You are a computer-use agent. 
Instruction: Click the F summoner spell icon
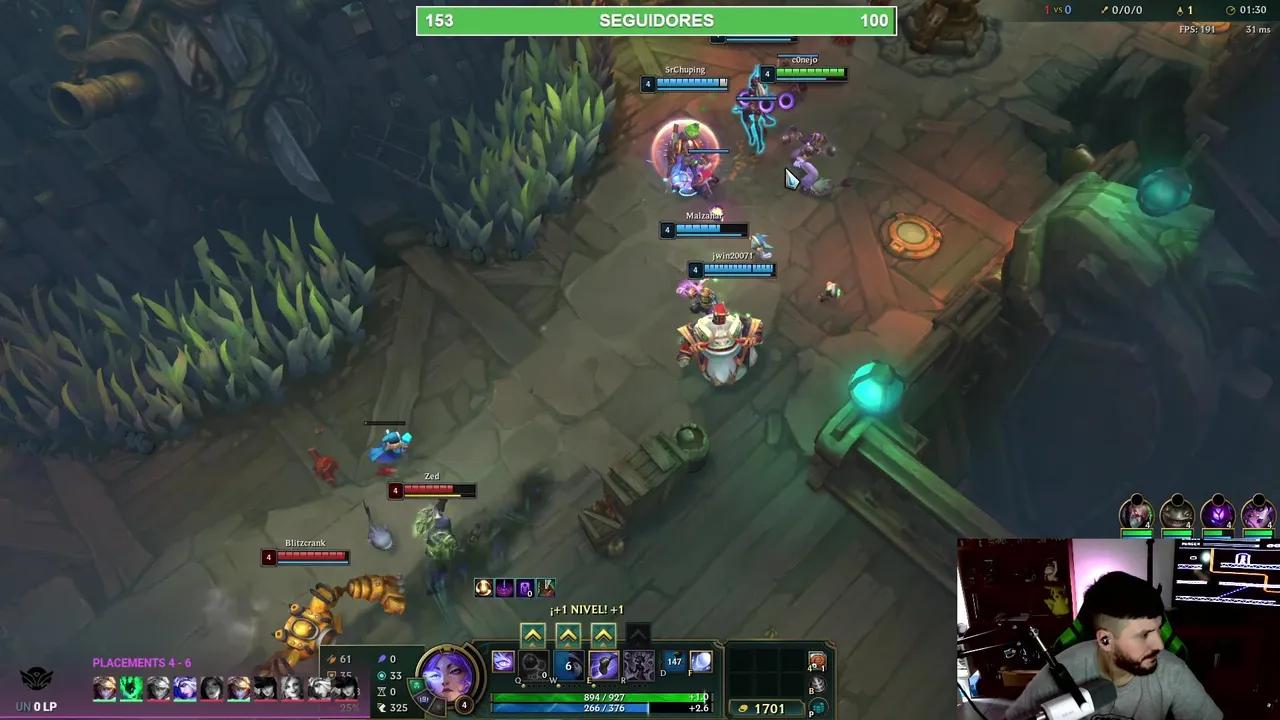(x=701, y=663)
